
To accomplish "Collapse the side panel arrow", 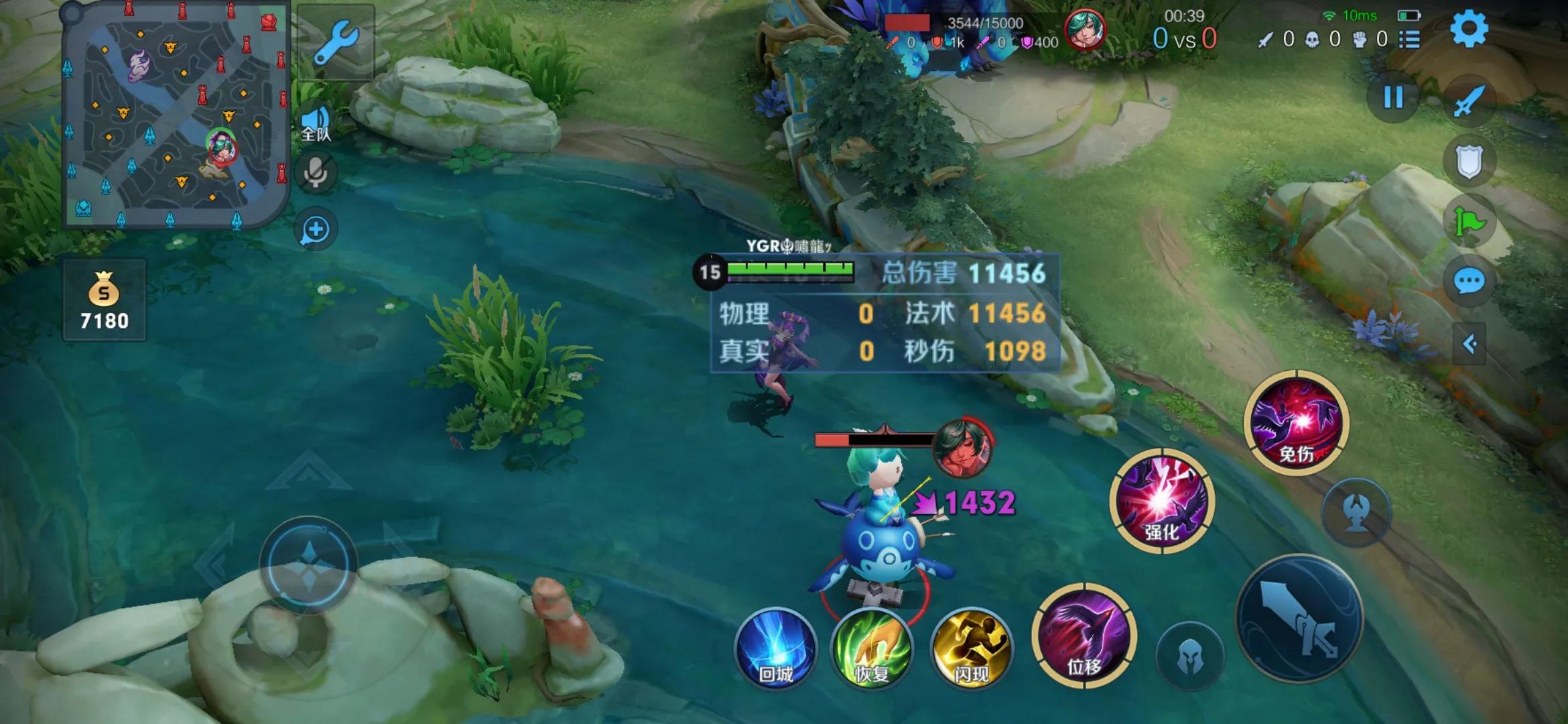I will (1469, 344).
